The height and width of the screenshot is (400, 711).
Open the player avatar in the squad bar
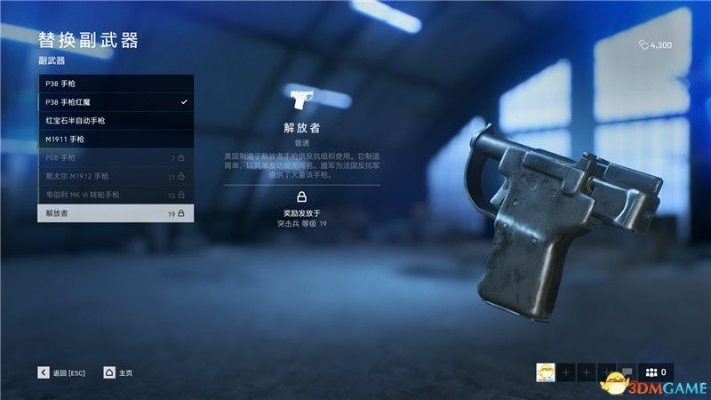[545, 372]
